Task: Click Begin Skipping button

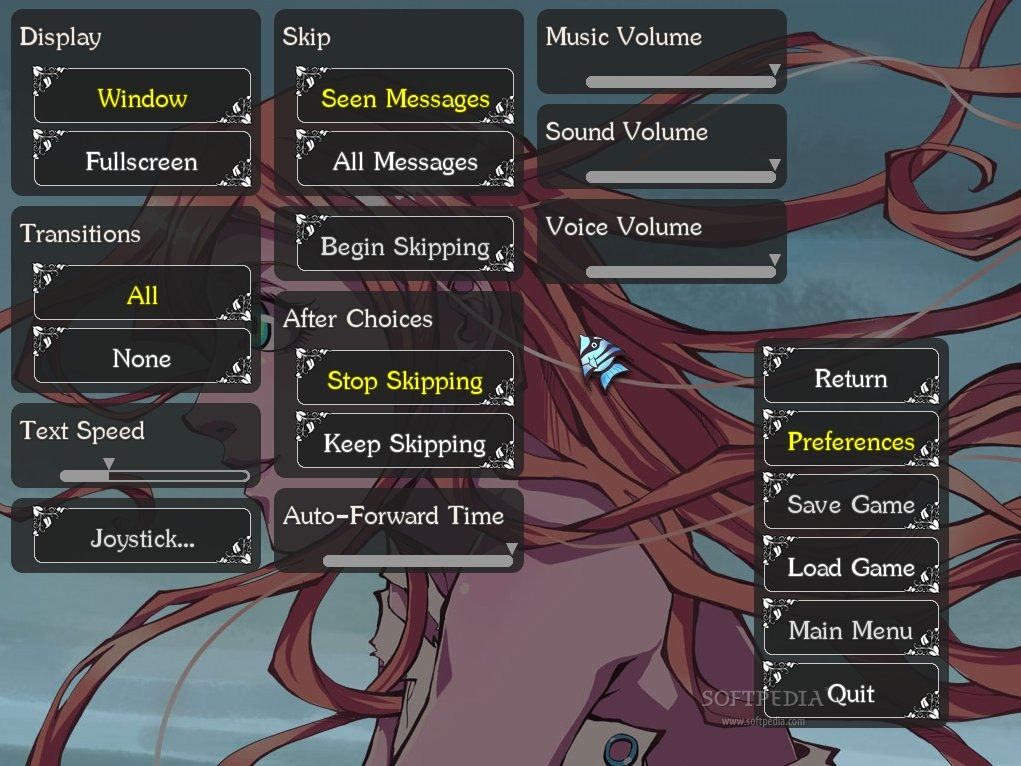Action: click(x=405, y=246)
